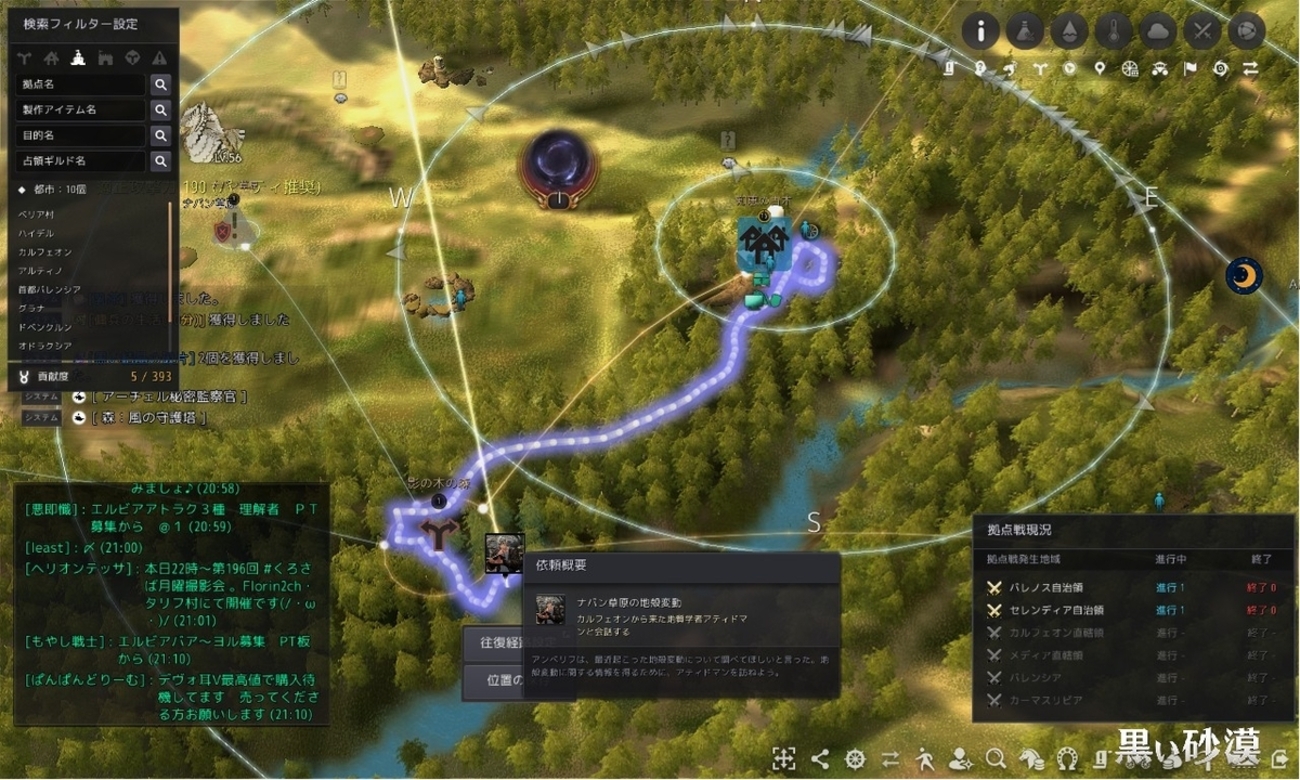Click the magnifying glass icon in bottom toolbar
The height and width of the screenshot is (780, 1300).
pos(995,757)
